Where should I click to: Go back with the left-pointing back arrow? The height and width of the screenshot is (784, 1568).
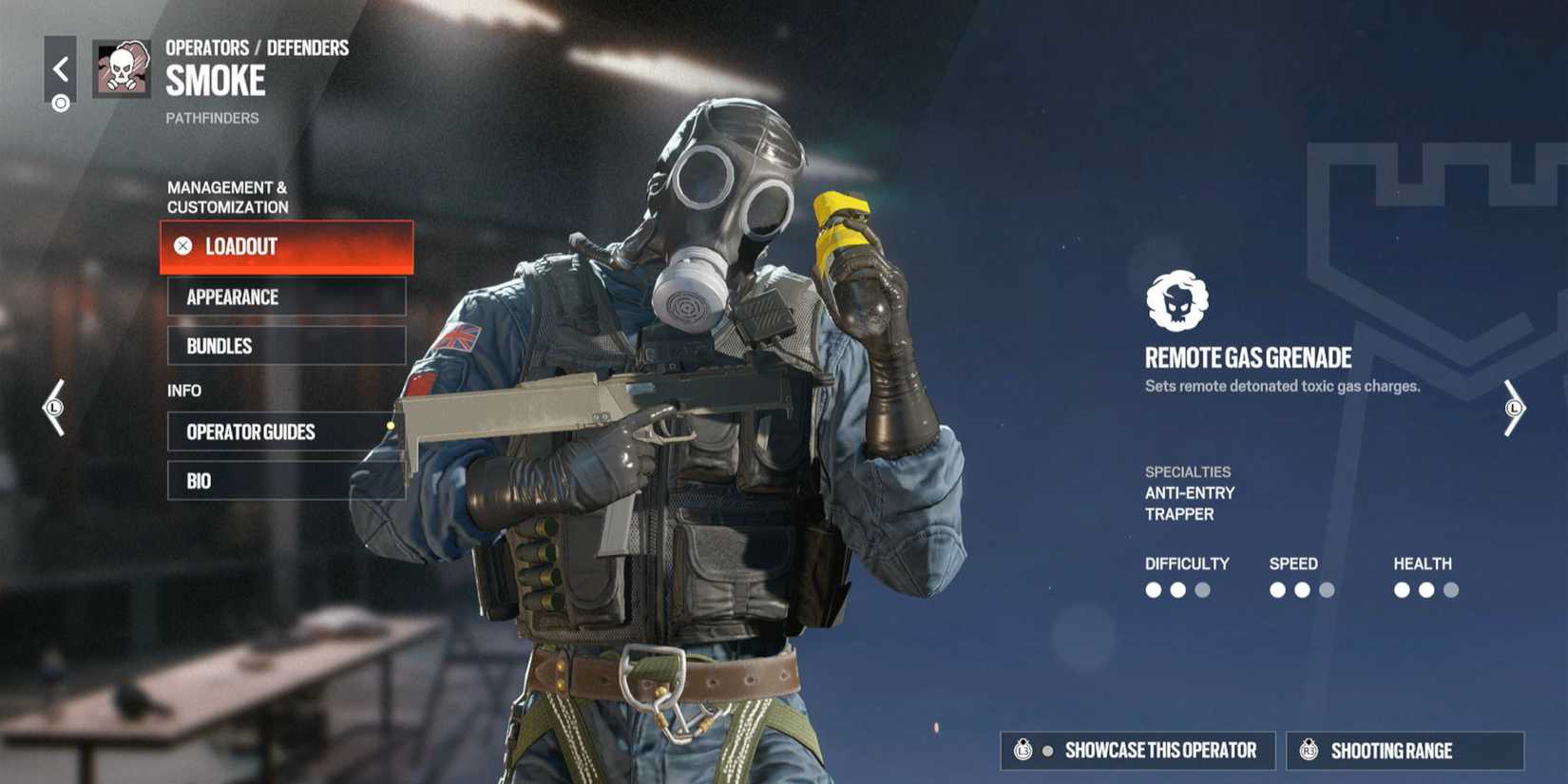pyautogui.click(x=62, y=67)
